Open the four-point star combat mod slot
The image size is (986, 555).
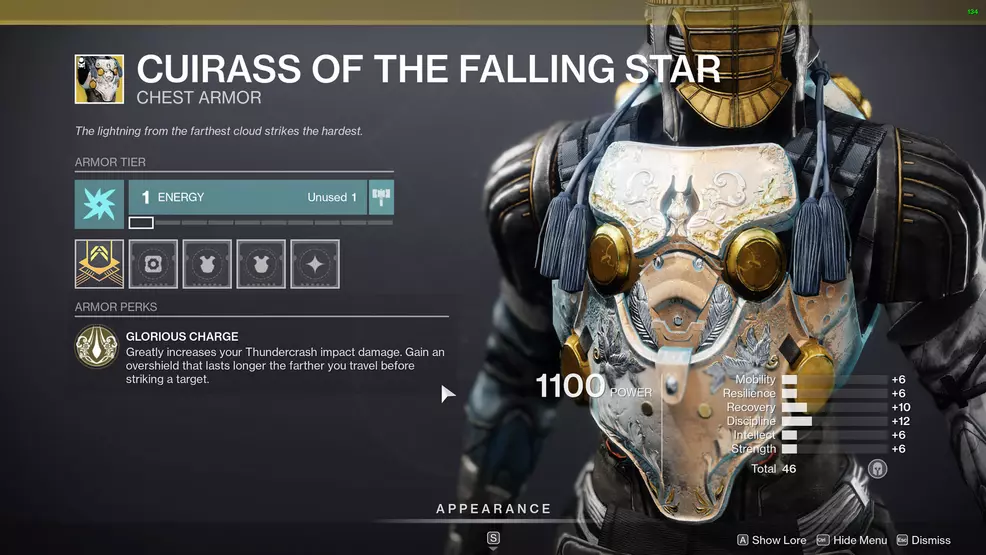click(315, 264)
